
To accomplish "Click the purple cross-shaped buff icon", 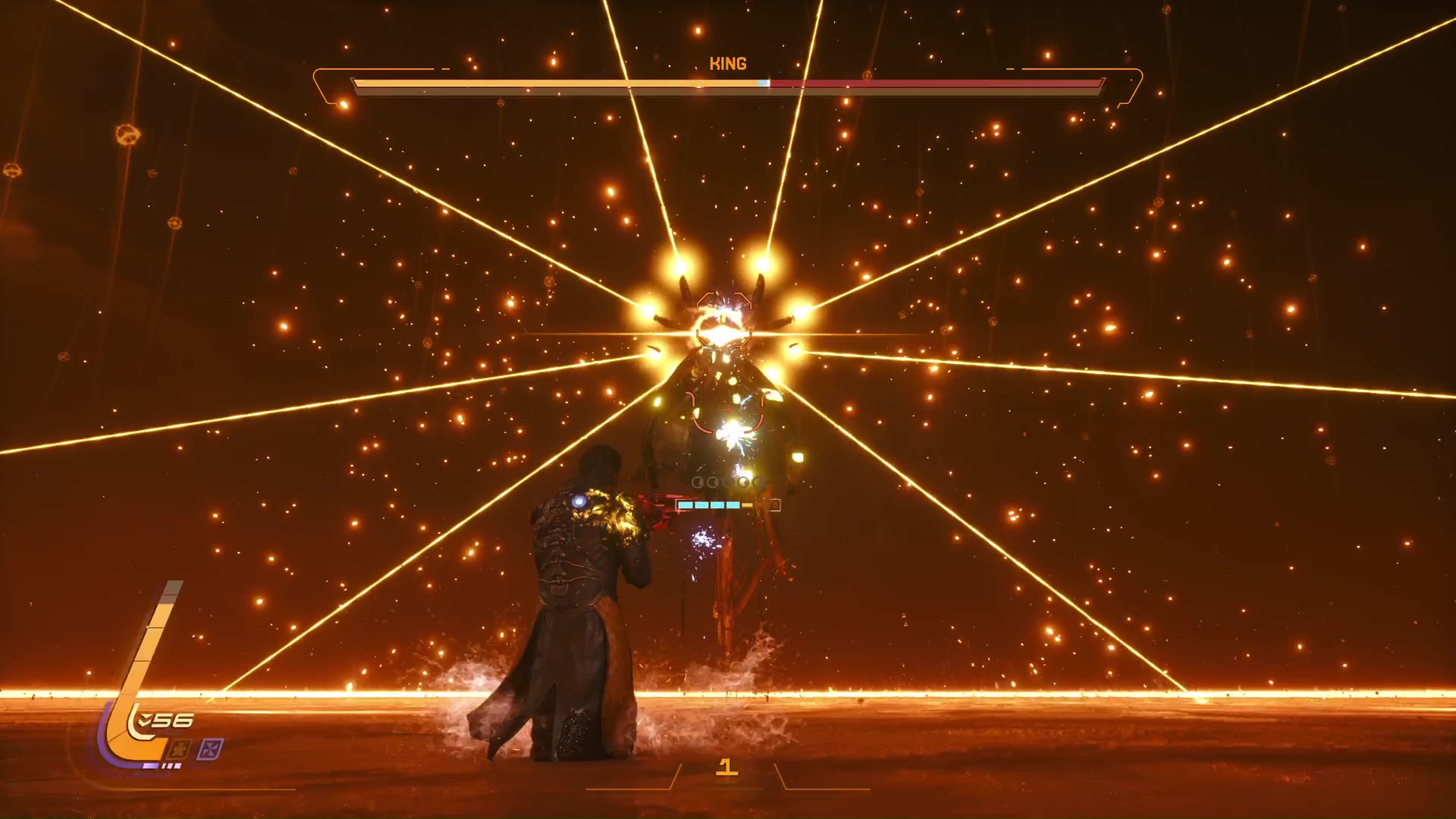I will coord(211,748).
